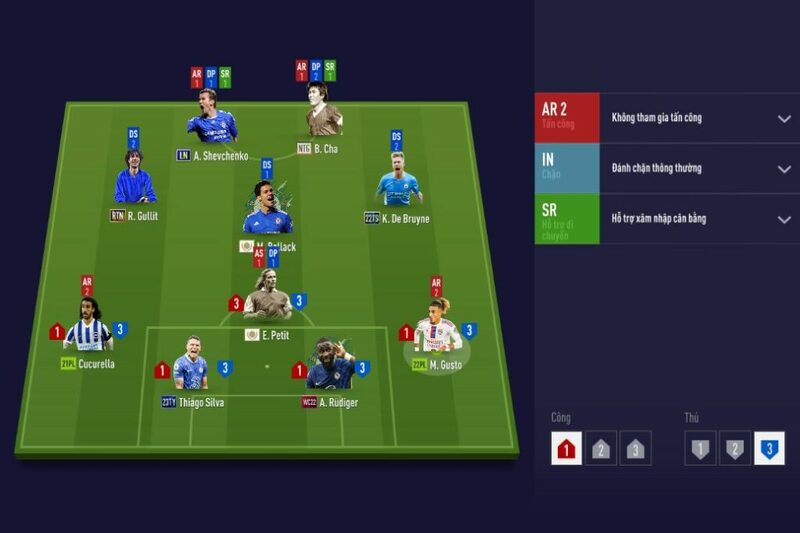This screenshot has height=533, width=800.
Task: Open the SR Hỗ trợ di chuyển dropdown
Action: tap(784, 219)
